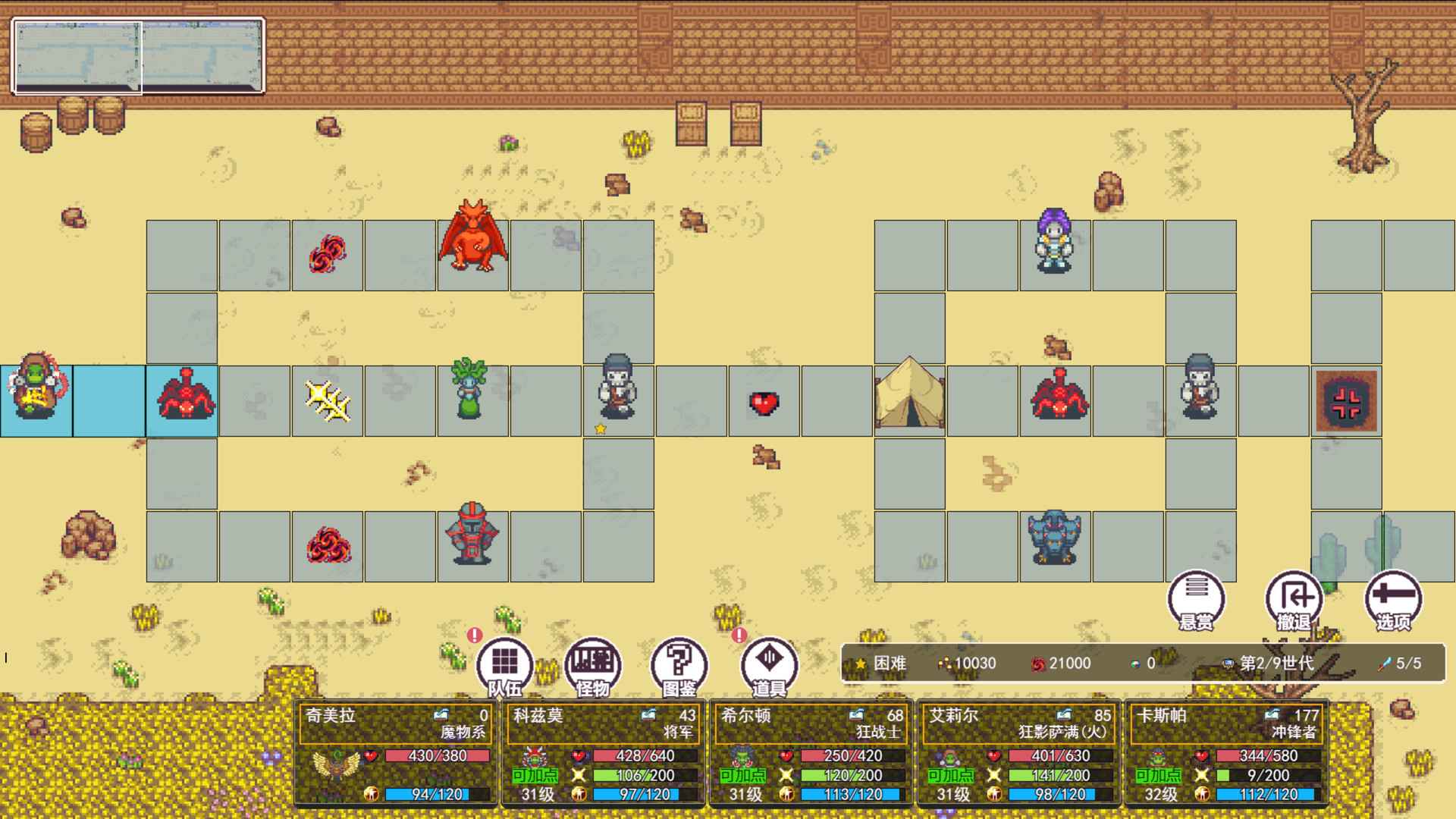
Task: Open the 图鉴 encyclopedia
Action: [679, 663]
